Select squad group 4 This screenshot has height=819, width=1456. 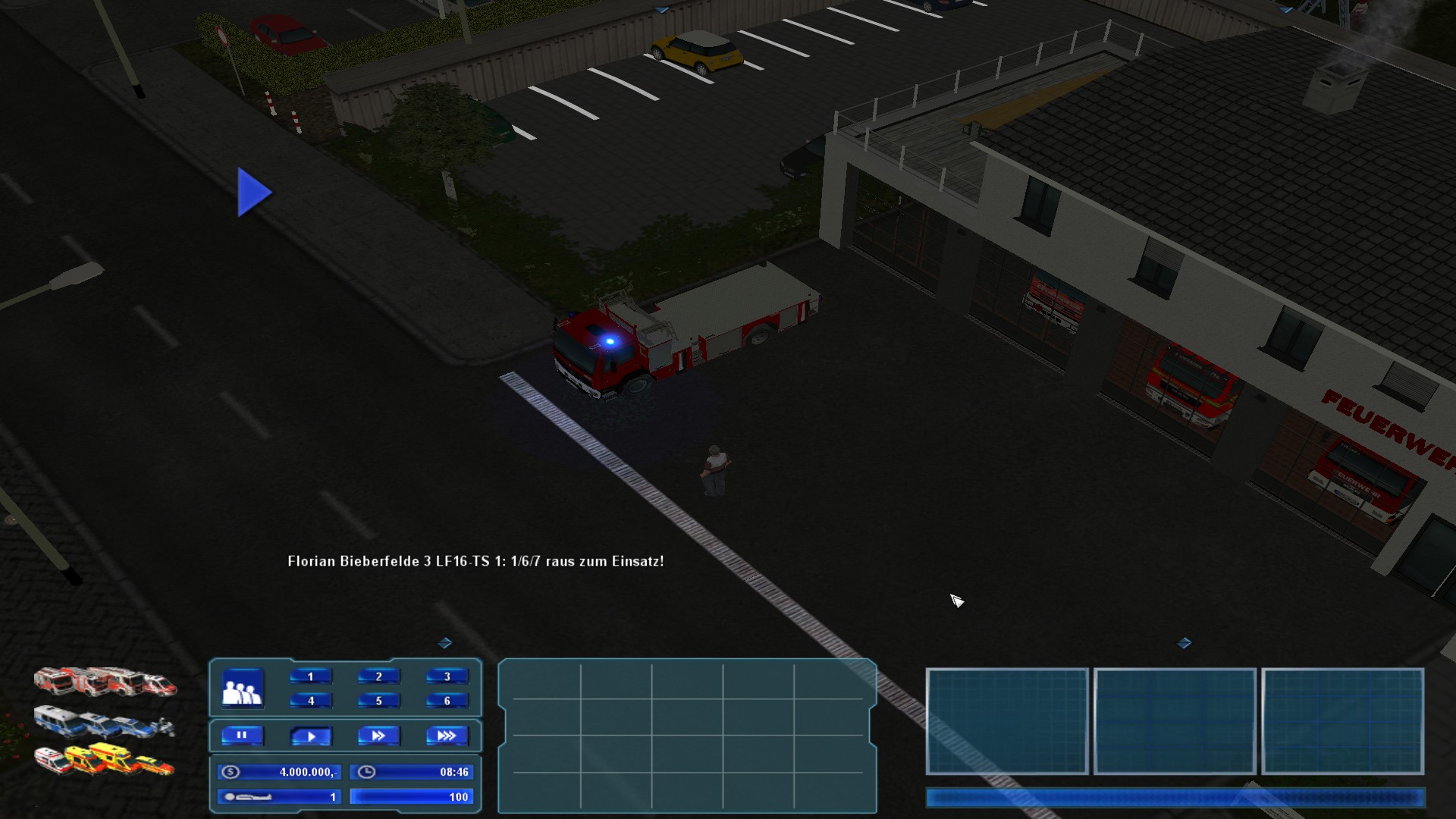click(310, 701)
